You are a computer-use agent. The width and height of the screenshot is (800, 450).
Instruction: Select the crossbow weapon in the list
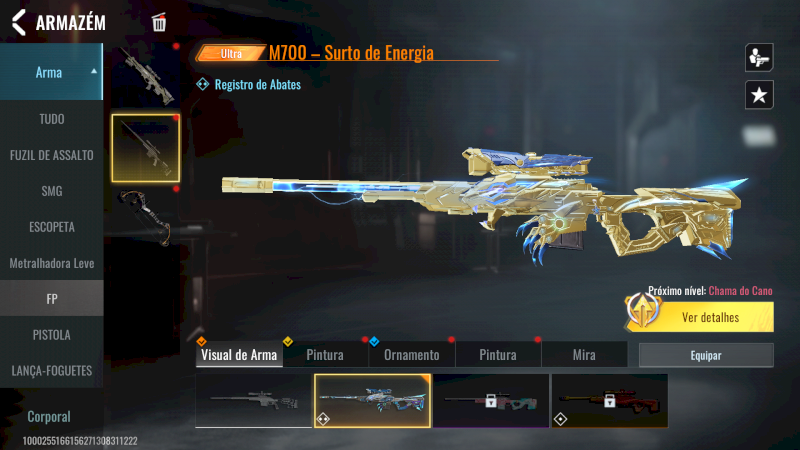point(145,213)
